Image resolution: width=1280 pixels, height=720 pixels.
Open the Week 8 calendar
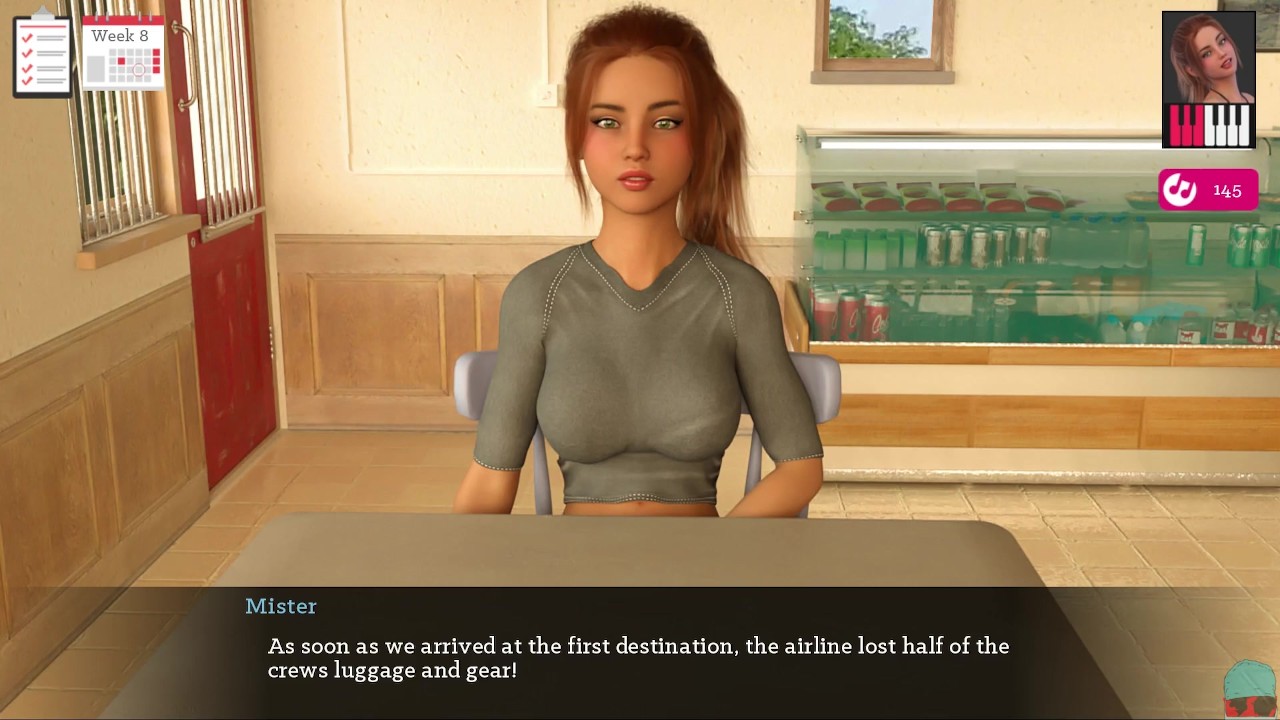(123, 53)
